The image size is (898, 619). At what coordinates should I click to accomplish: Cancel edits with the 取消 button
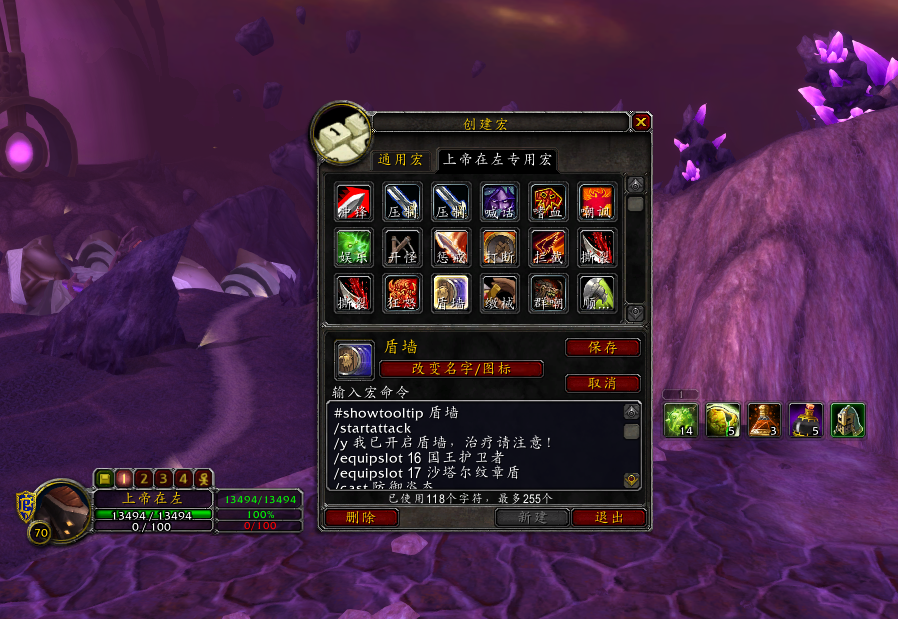click(602, 383)
